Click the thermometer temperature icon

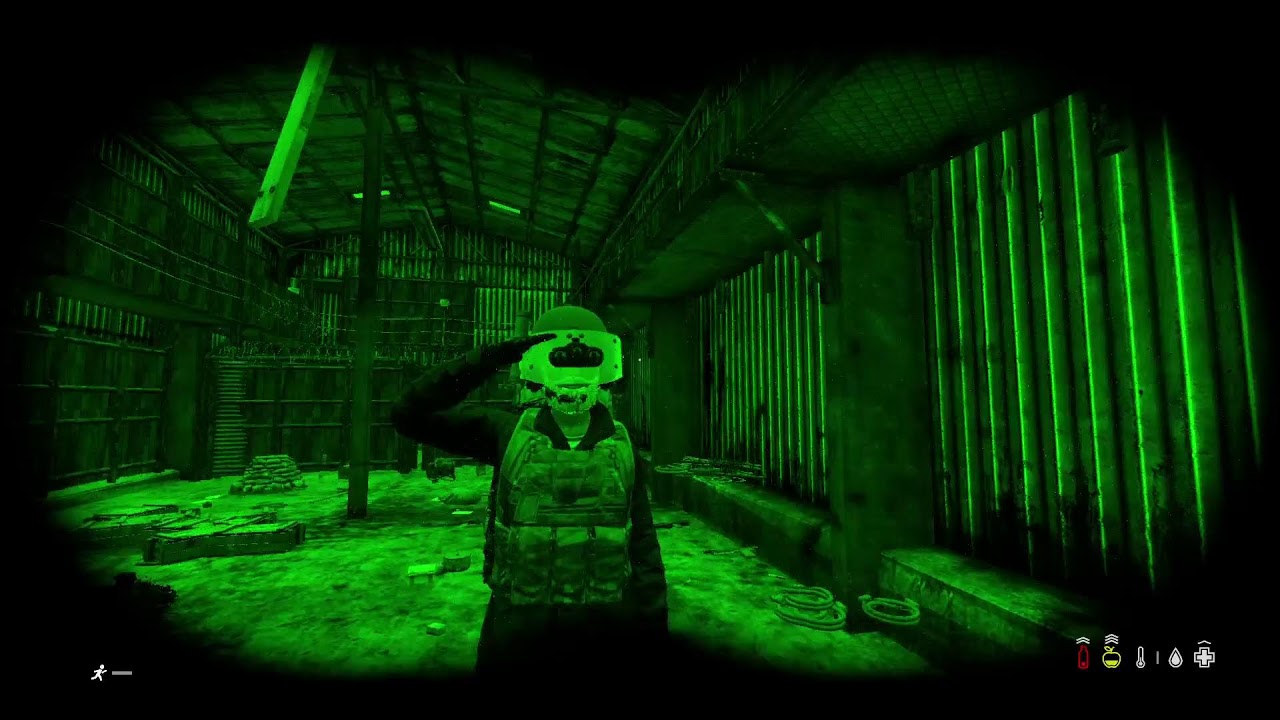pyautogui.click(x=1140, y=657)
